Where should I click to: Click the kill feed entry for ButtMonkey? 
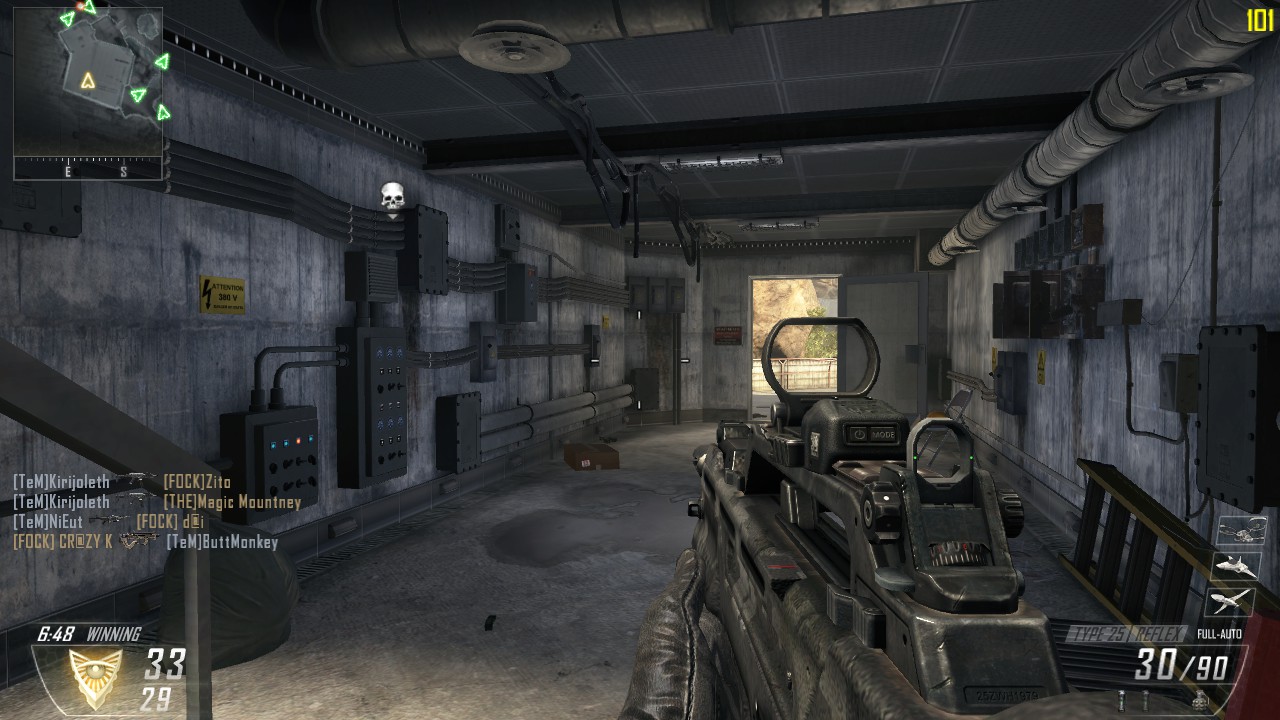click(x=146, y=542)
